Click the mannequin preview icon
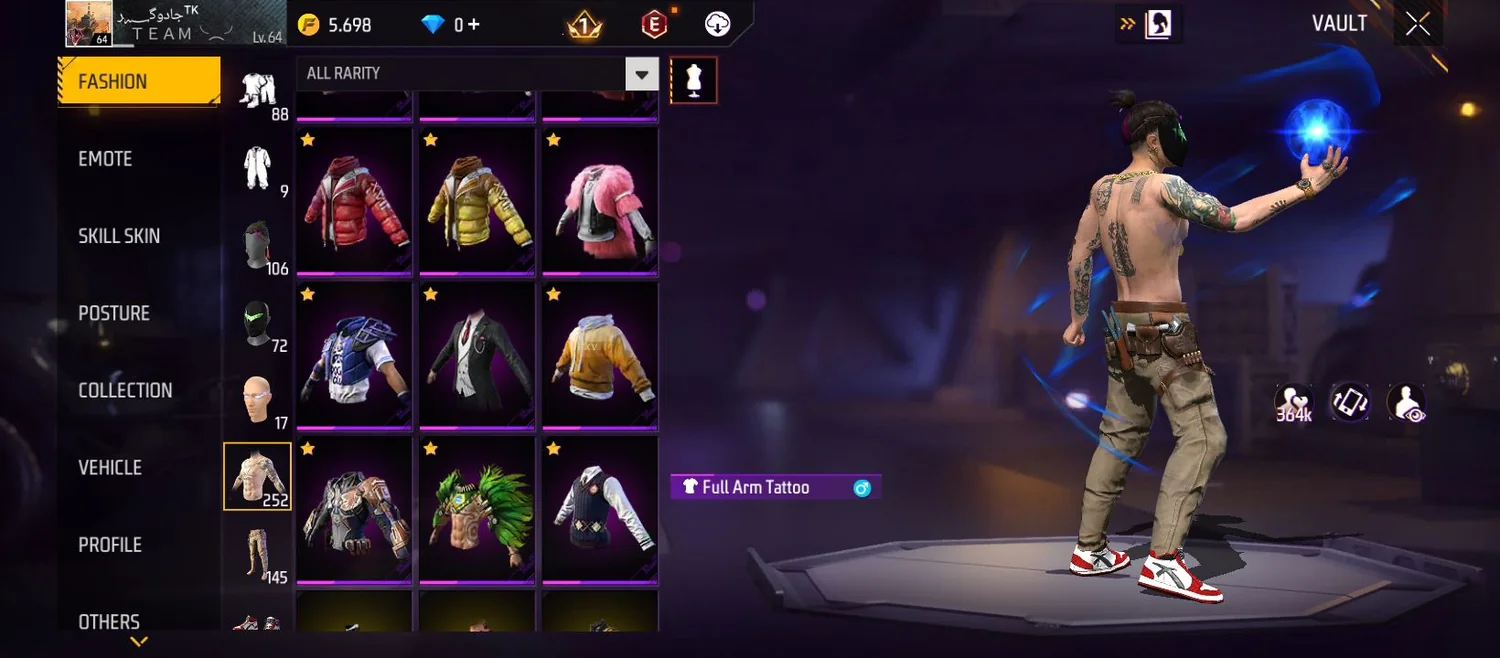The image size is (1500, 658). coord(693,80)
